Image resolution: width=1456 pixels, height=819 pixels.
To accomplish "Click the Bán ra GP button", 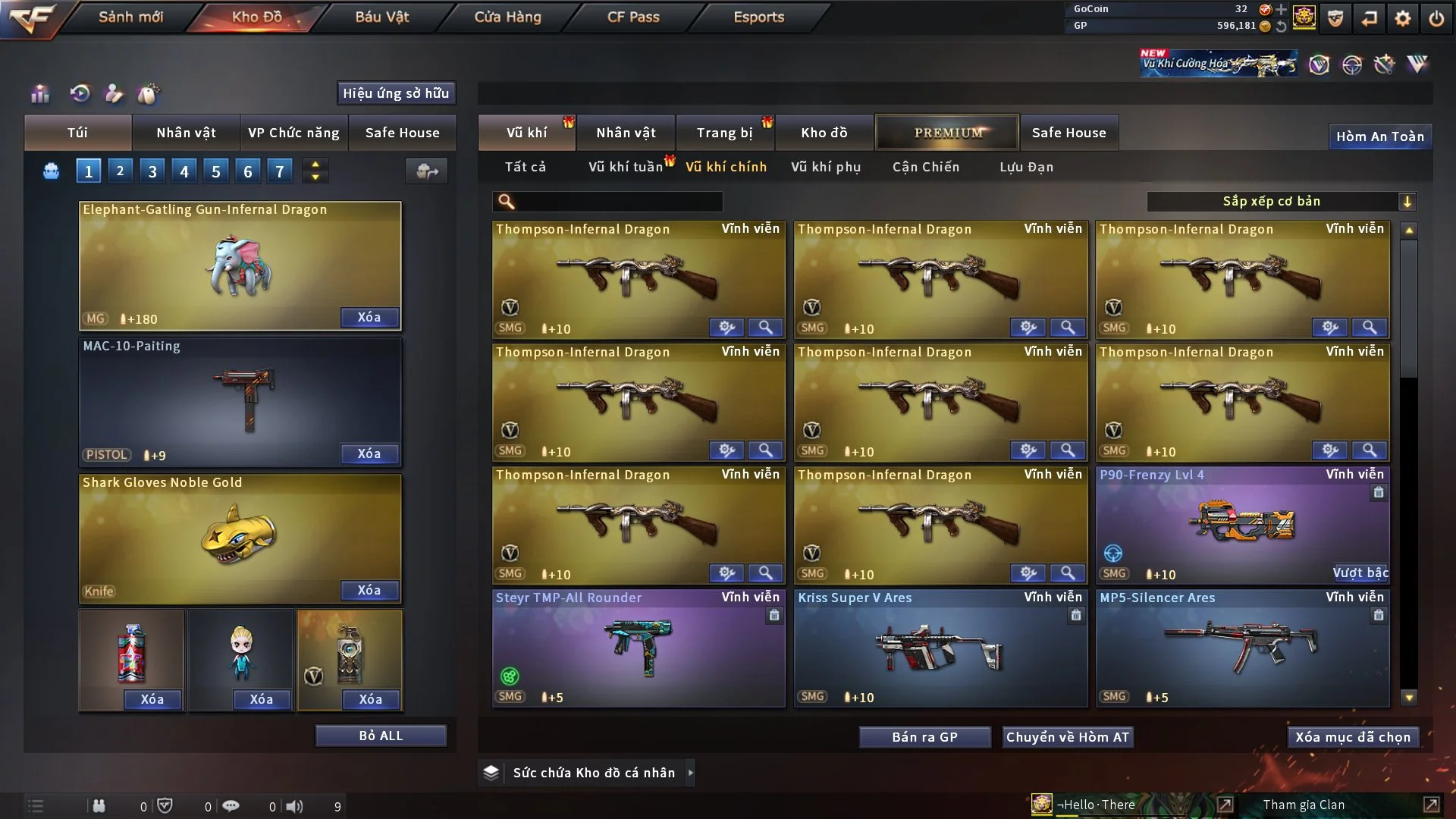I will [924, 737].
